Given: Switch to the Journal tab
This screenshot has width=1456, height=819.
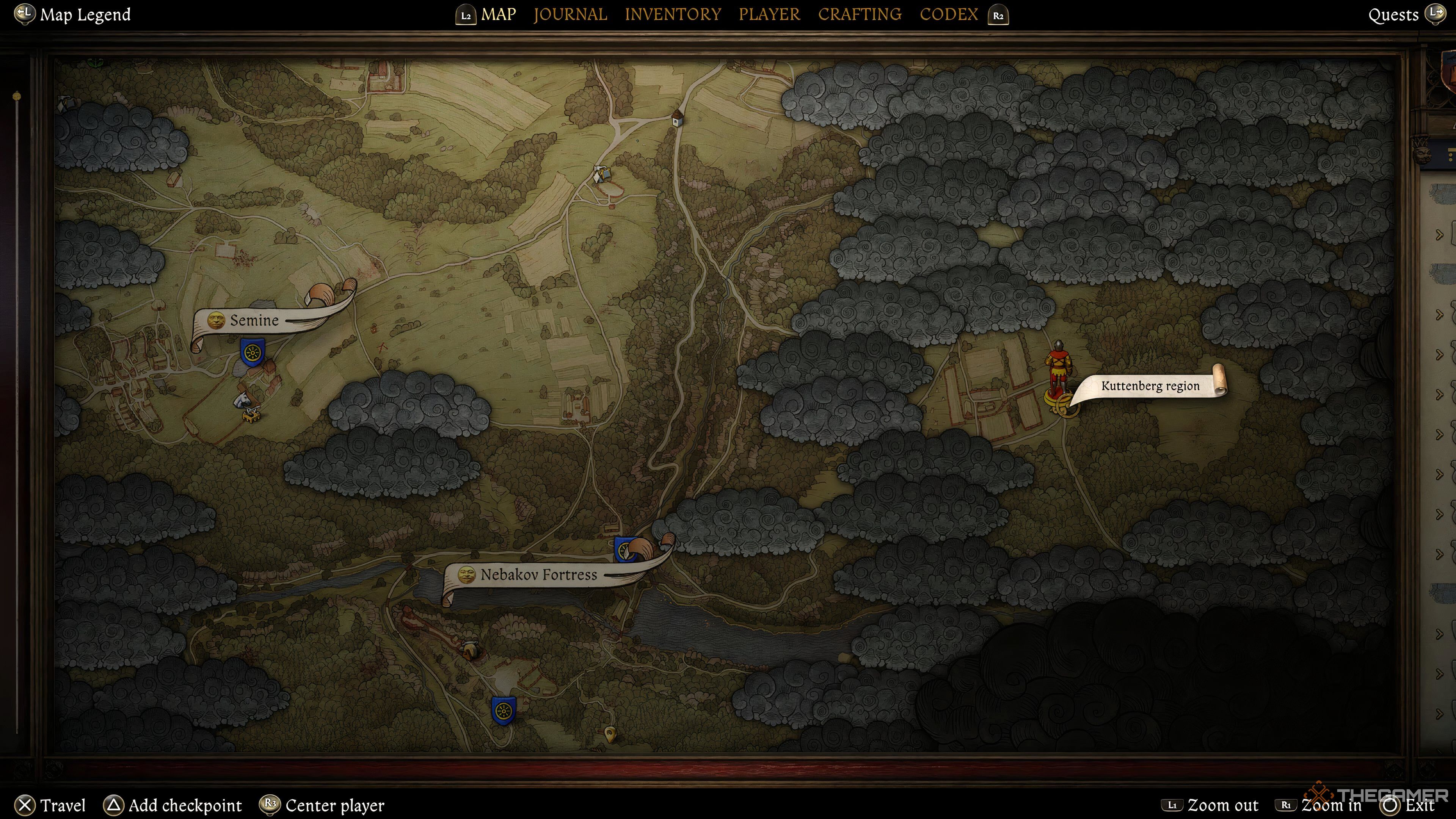Looking at the screenshot, I should coord(570,14).
